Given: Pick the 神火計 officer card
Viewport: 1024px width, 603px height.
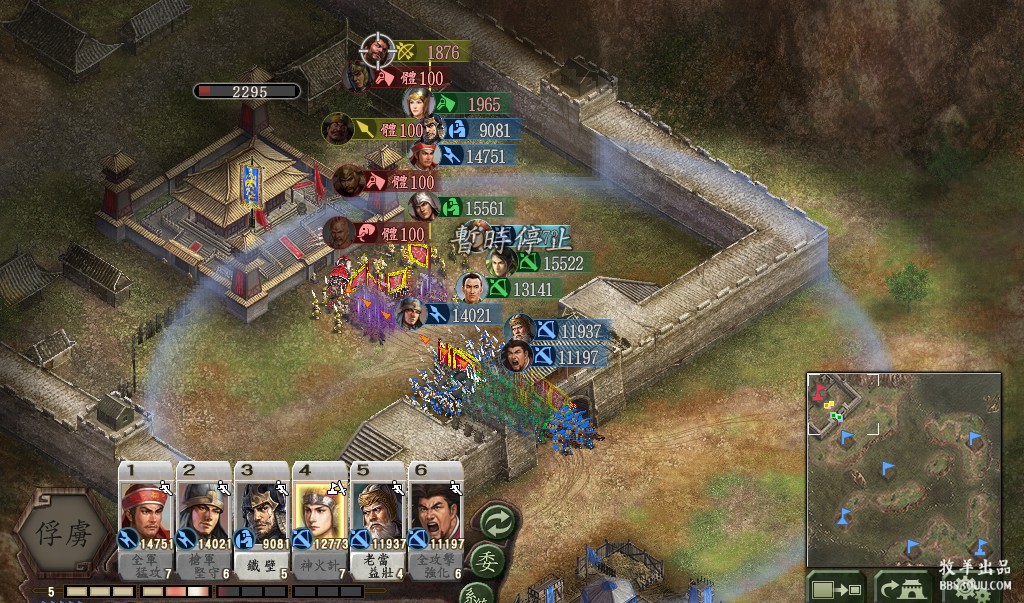Looking at the screenshot, I should point(320,520).
